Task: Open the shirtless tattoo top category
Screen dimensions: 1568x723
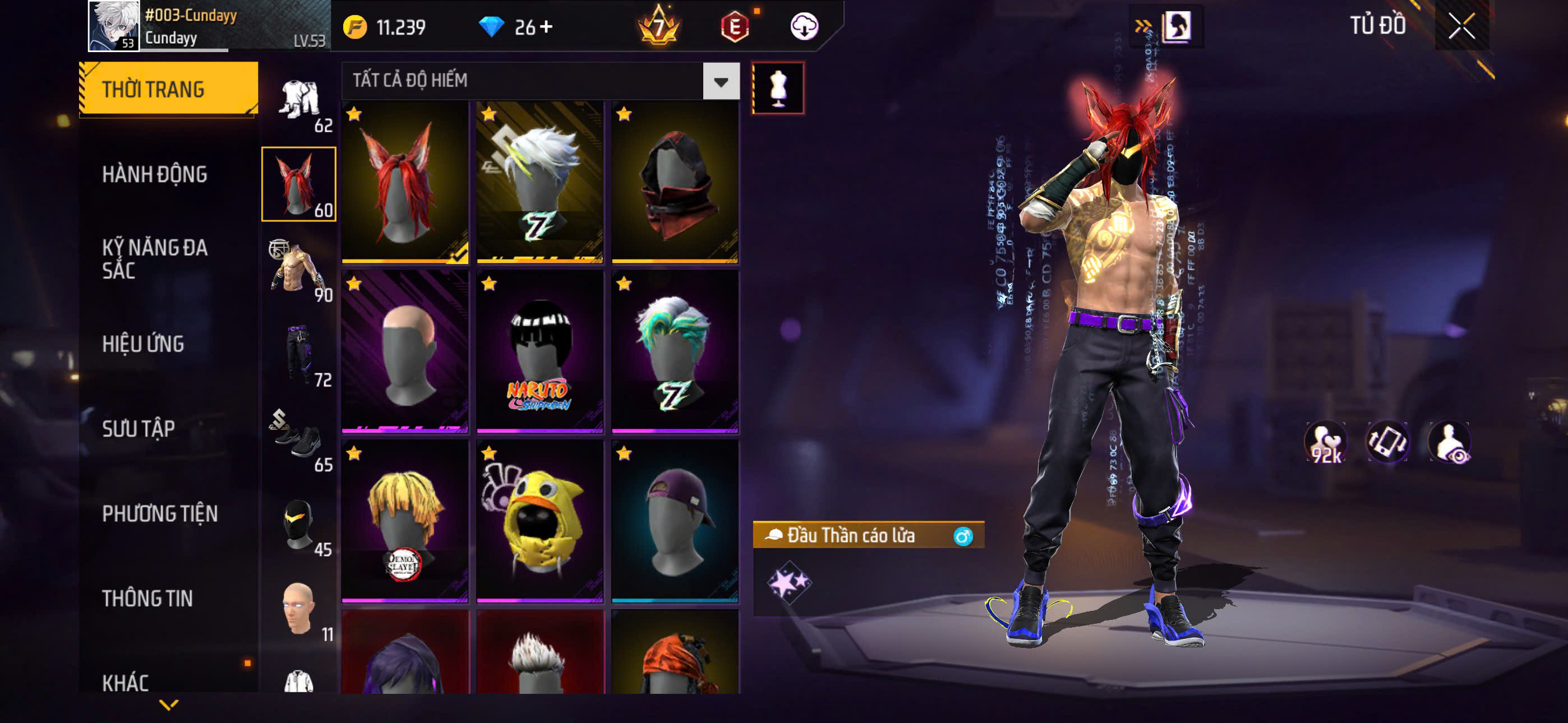Action: click(299, 269)
